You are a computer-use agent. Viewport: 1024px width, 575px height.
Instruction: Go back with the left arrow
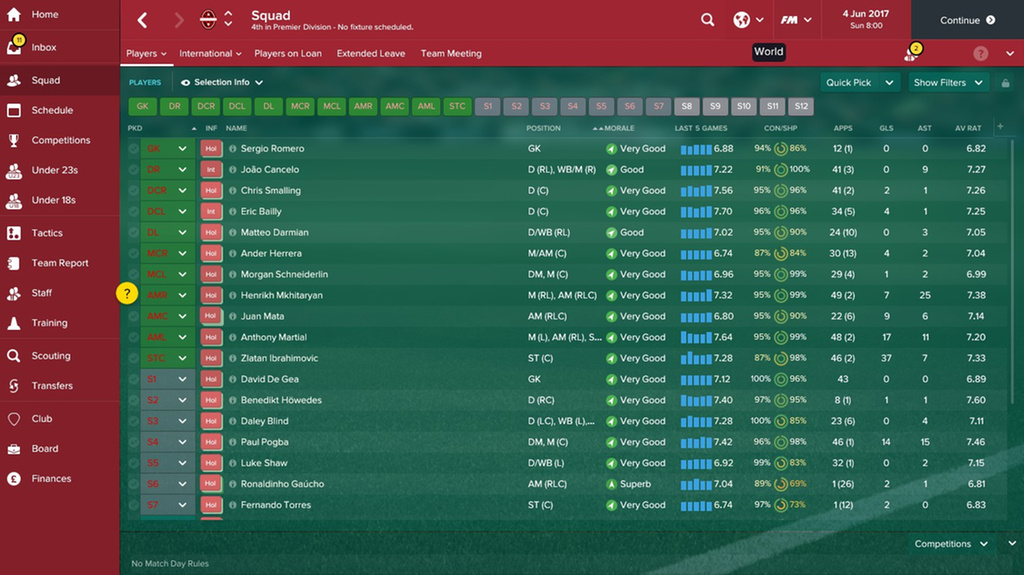click(x=142, y=20)
